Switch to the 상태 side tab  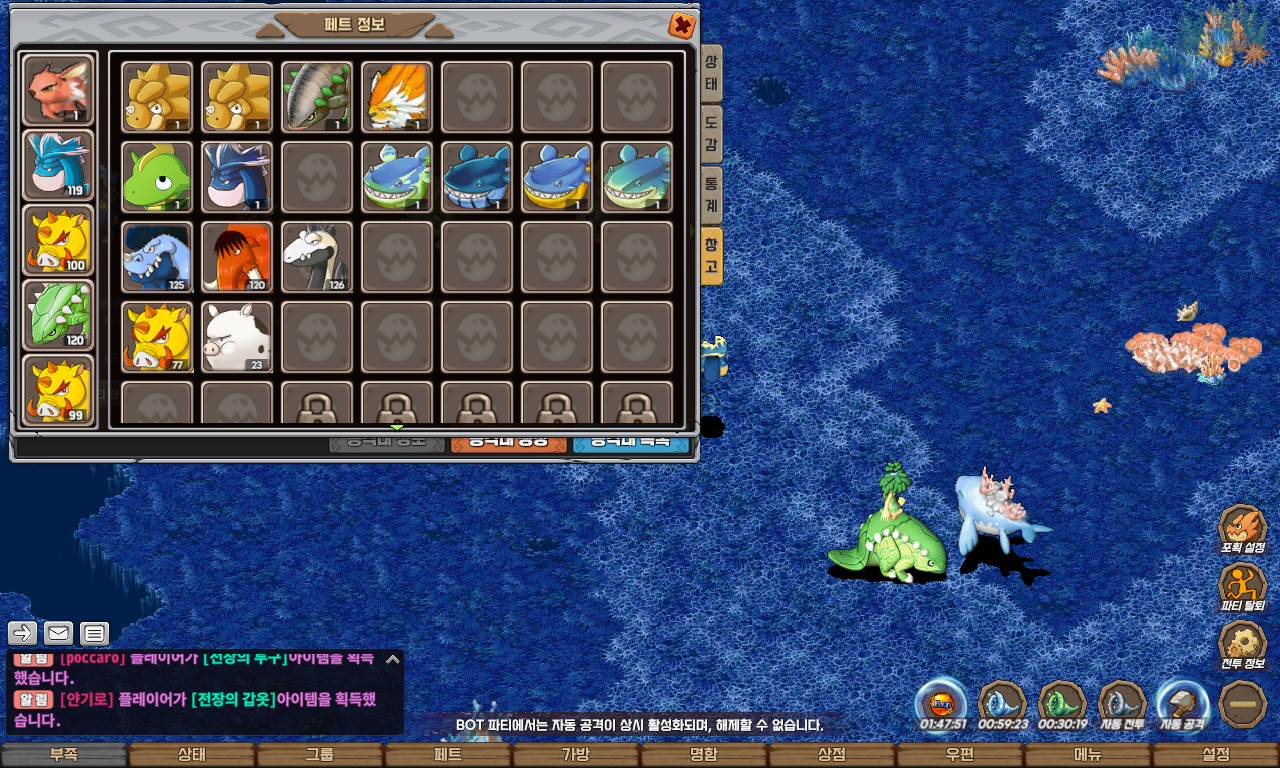[x=711, y=73]
